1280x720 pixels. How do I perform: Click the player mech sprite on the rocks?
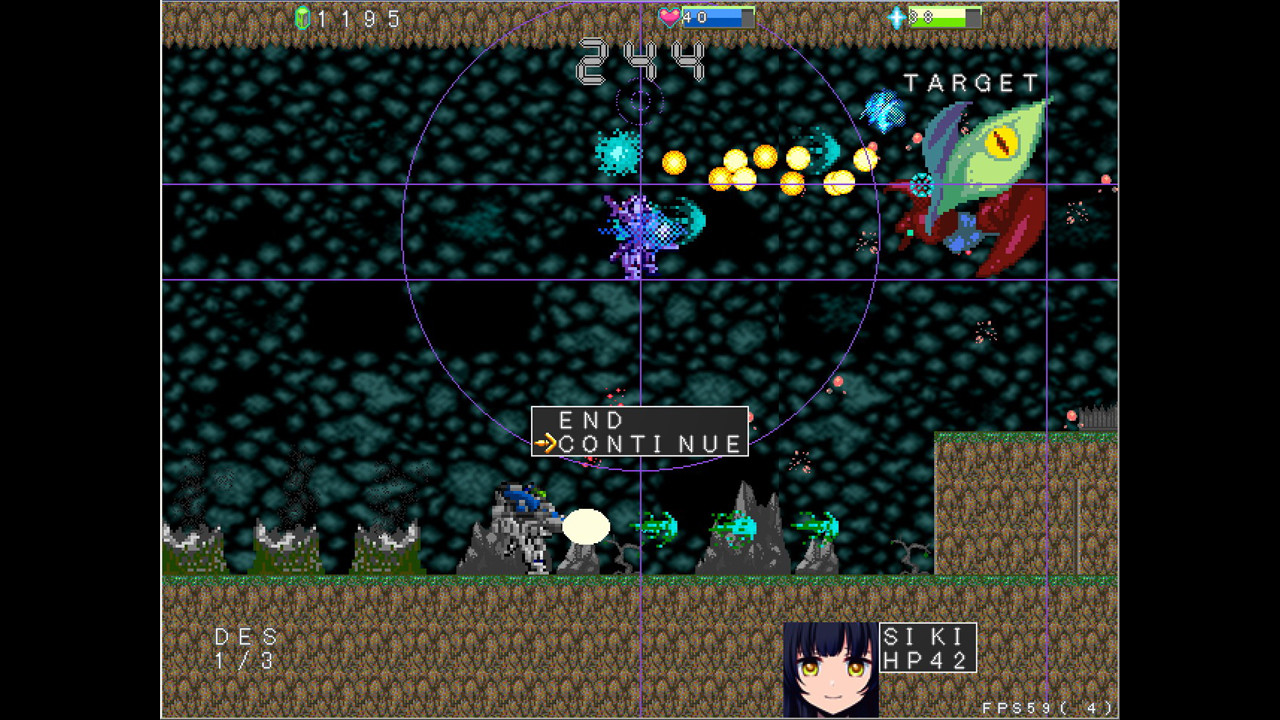pos(523,525)
